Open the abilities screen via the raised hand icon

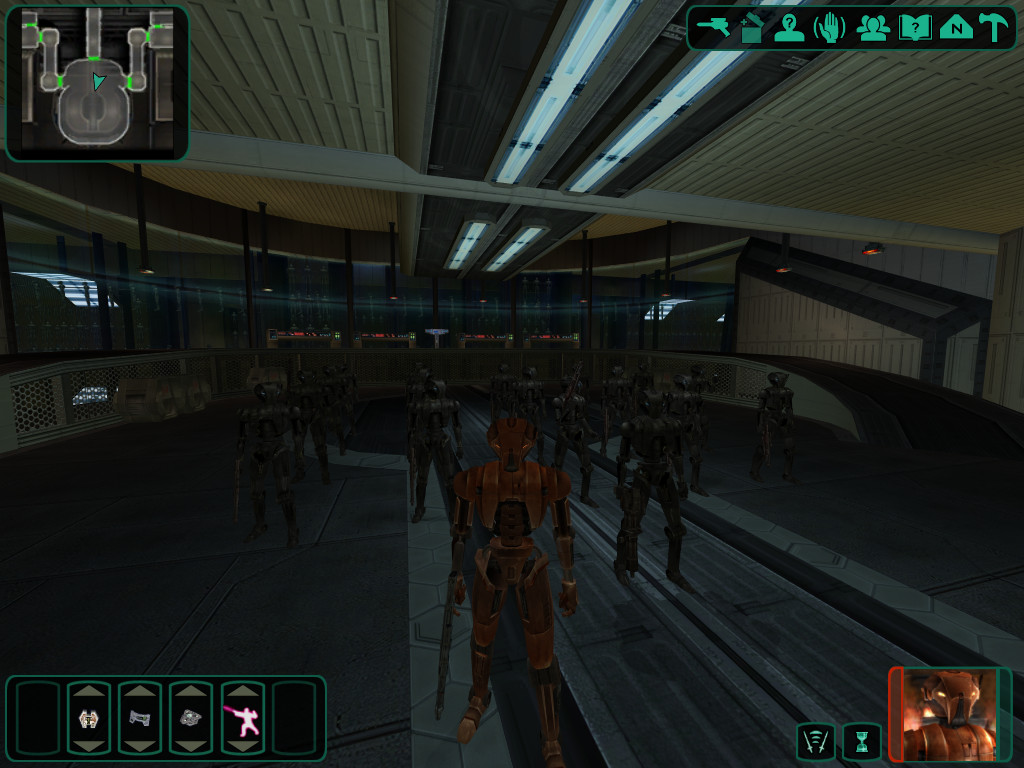tap(829, 28)
